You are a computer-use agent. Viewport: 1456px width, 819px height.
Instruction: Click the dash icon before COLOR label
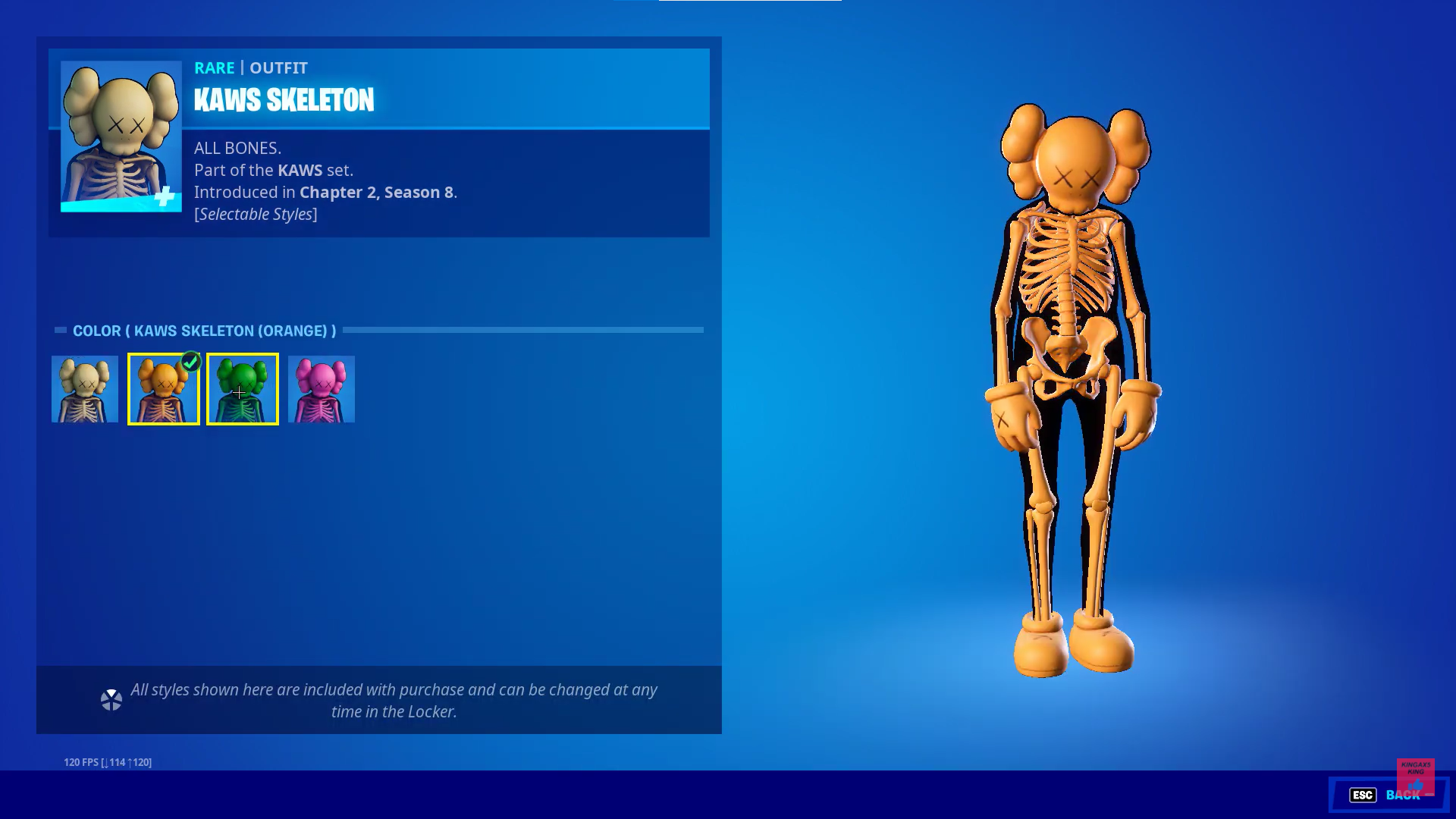click(61, 330)
